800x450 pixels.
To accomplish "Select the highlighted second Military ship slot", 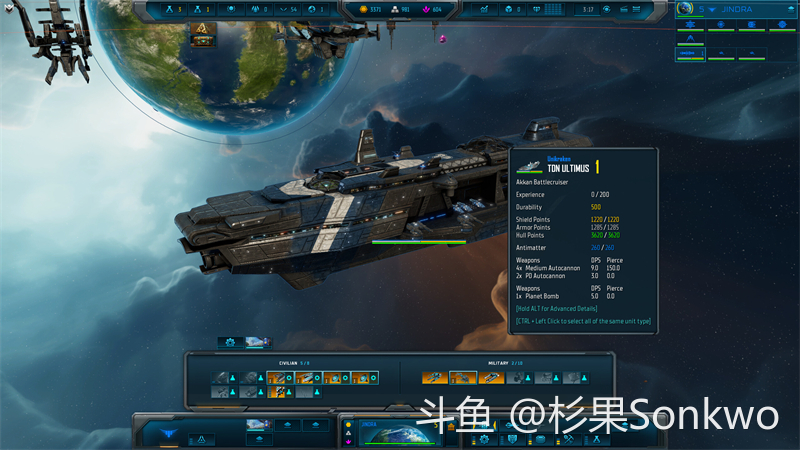I will coord(462,377).
